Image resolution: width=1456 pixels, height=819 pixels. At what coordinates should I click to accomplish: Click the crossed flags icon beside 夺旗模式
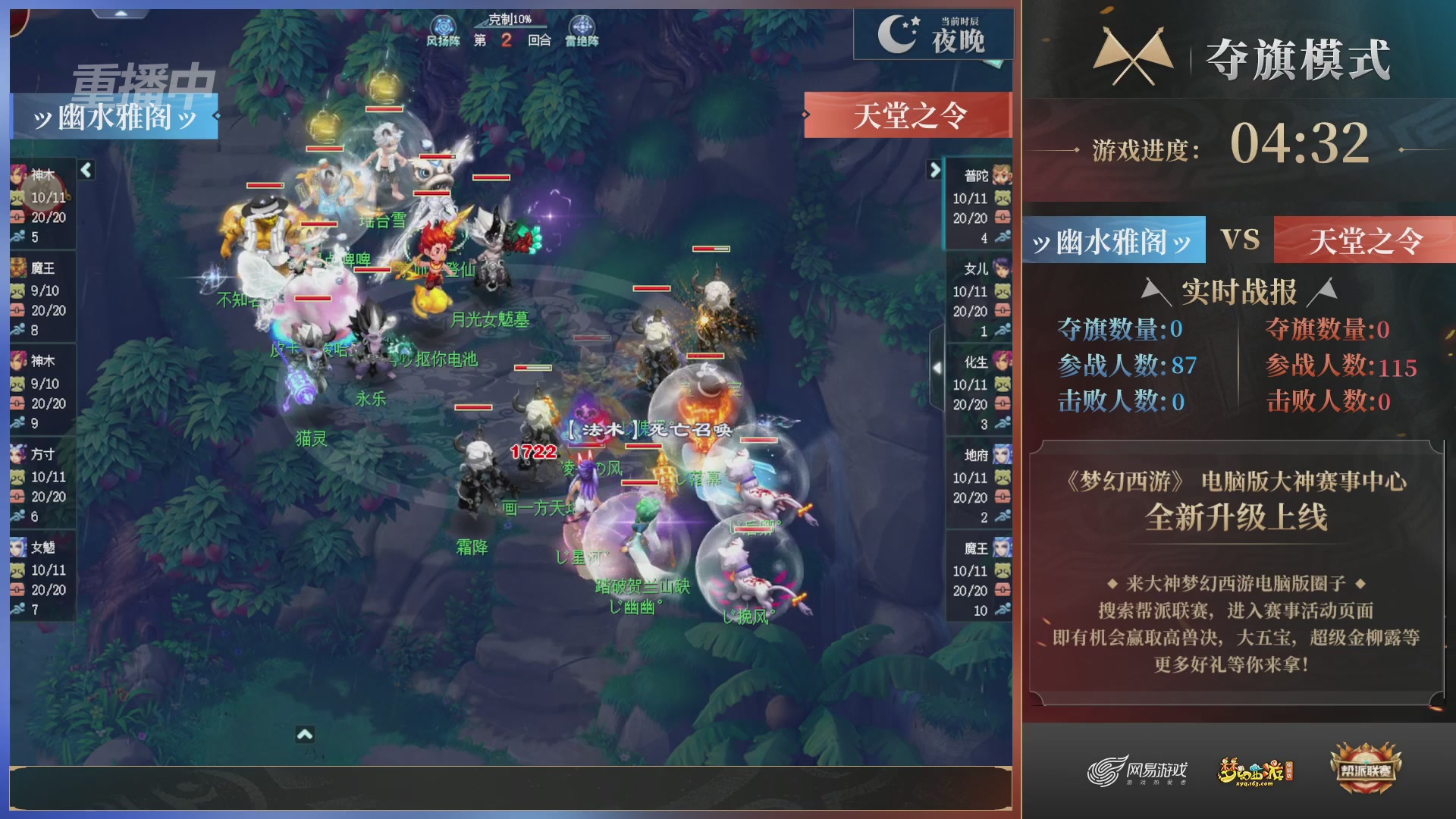(1133, 53)
